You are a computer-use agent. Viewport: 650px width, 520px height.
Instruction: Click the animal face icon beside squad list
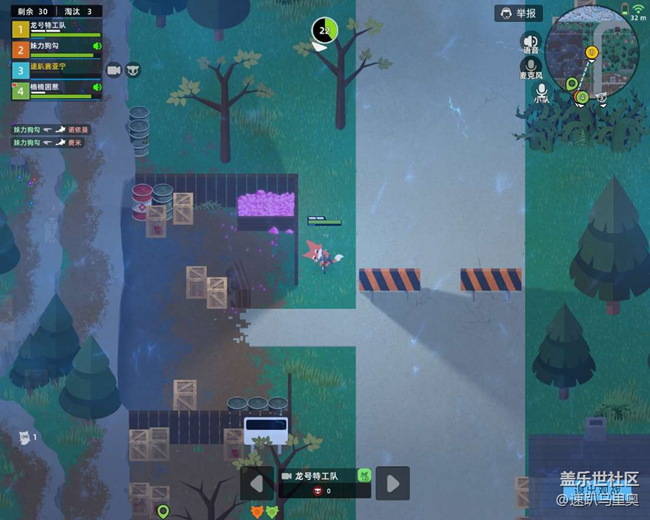[x=133, y=69]
